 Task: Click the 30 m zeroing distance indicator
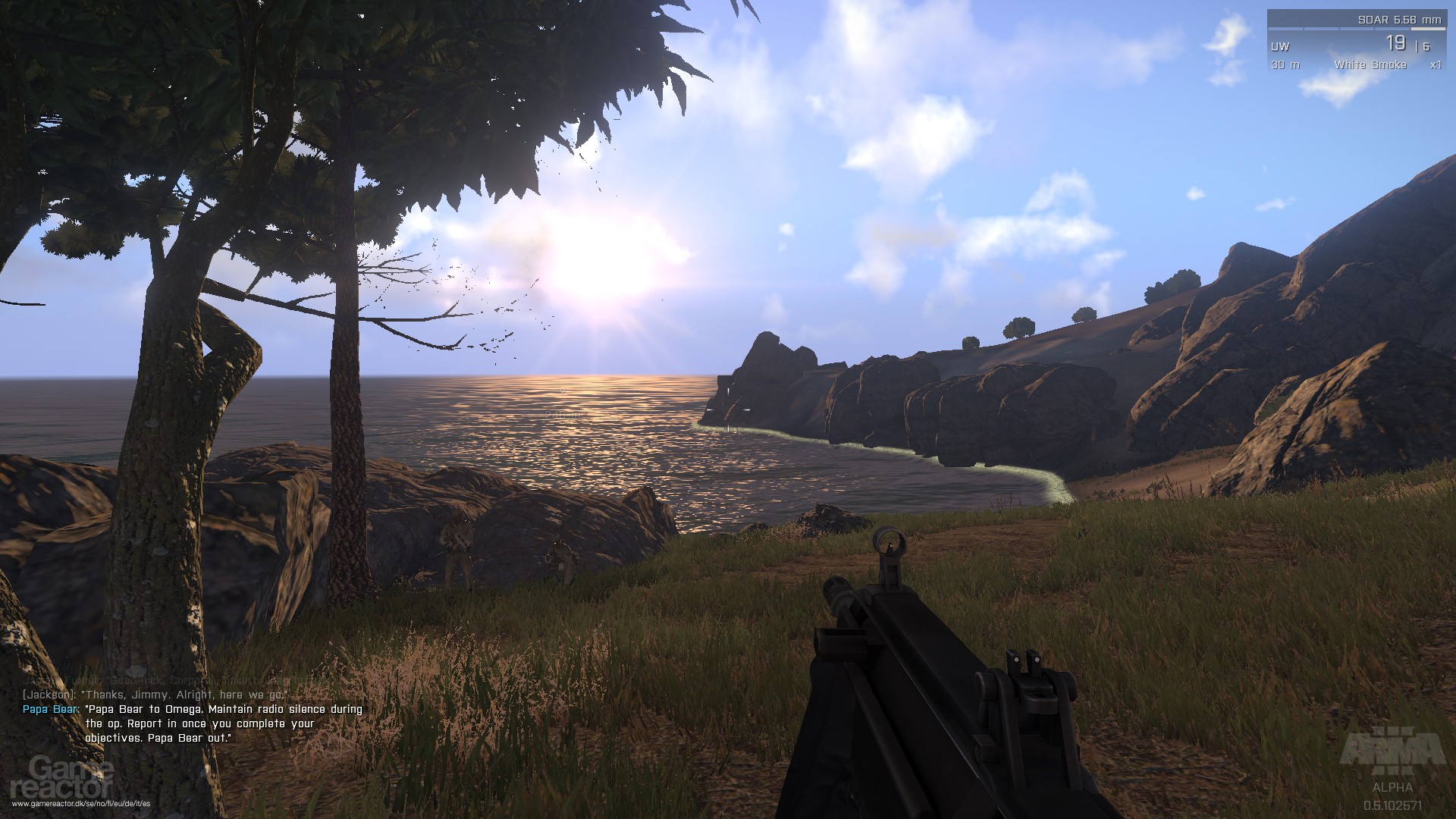[x=1286, y=65]
